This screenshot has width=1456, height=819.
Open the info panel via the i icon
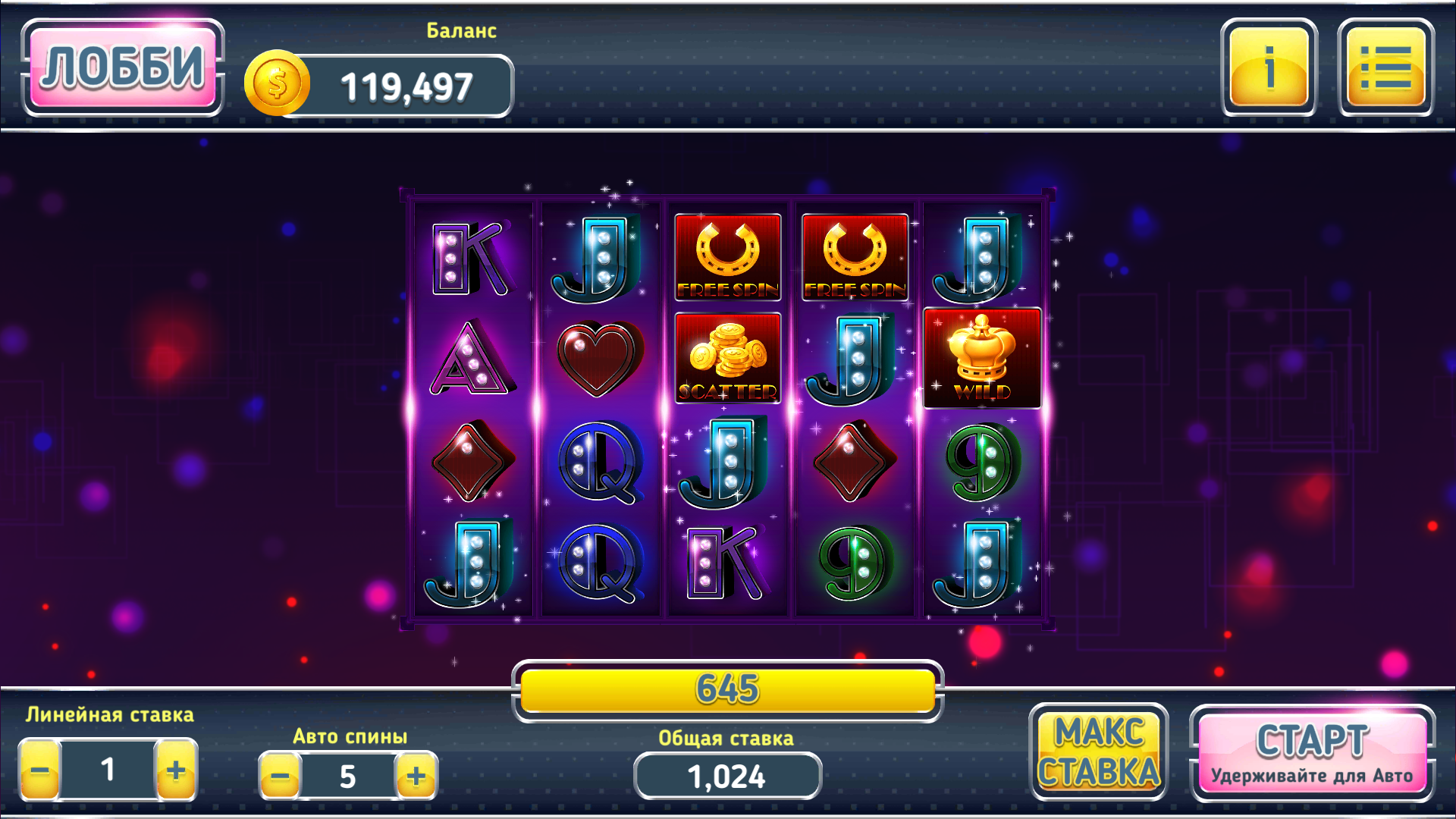(1267, 72)
